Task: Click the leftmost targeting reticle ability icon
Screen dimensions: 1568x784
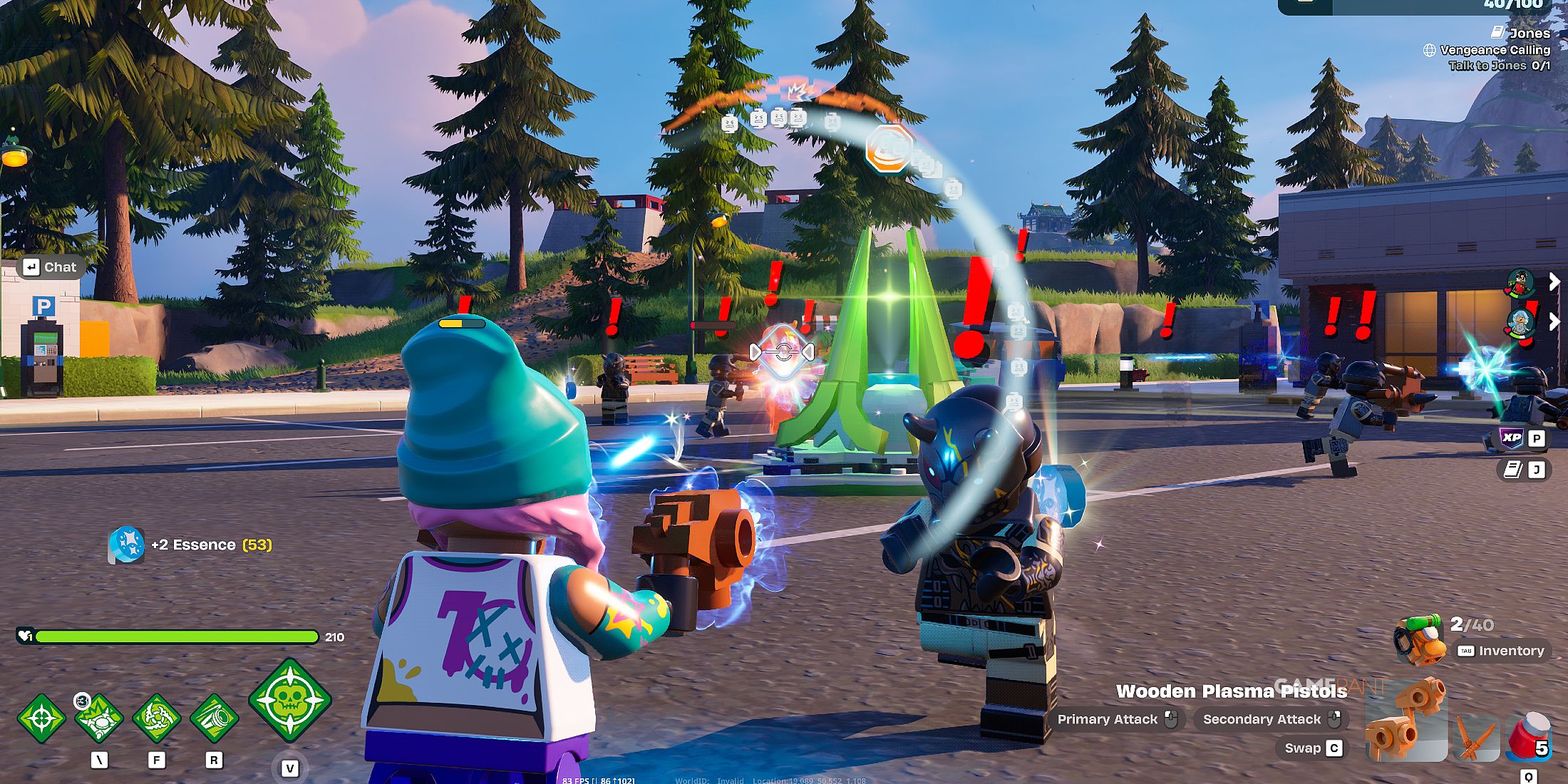Action: (41, 718)
